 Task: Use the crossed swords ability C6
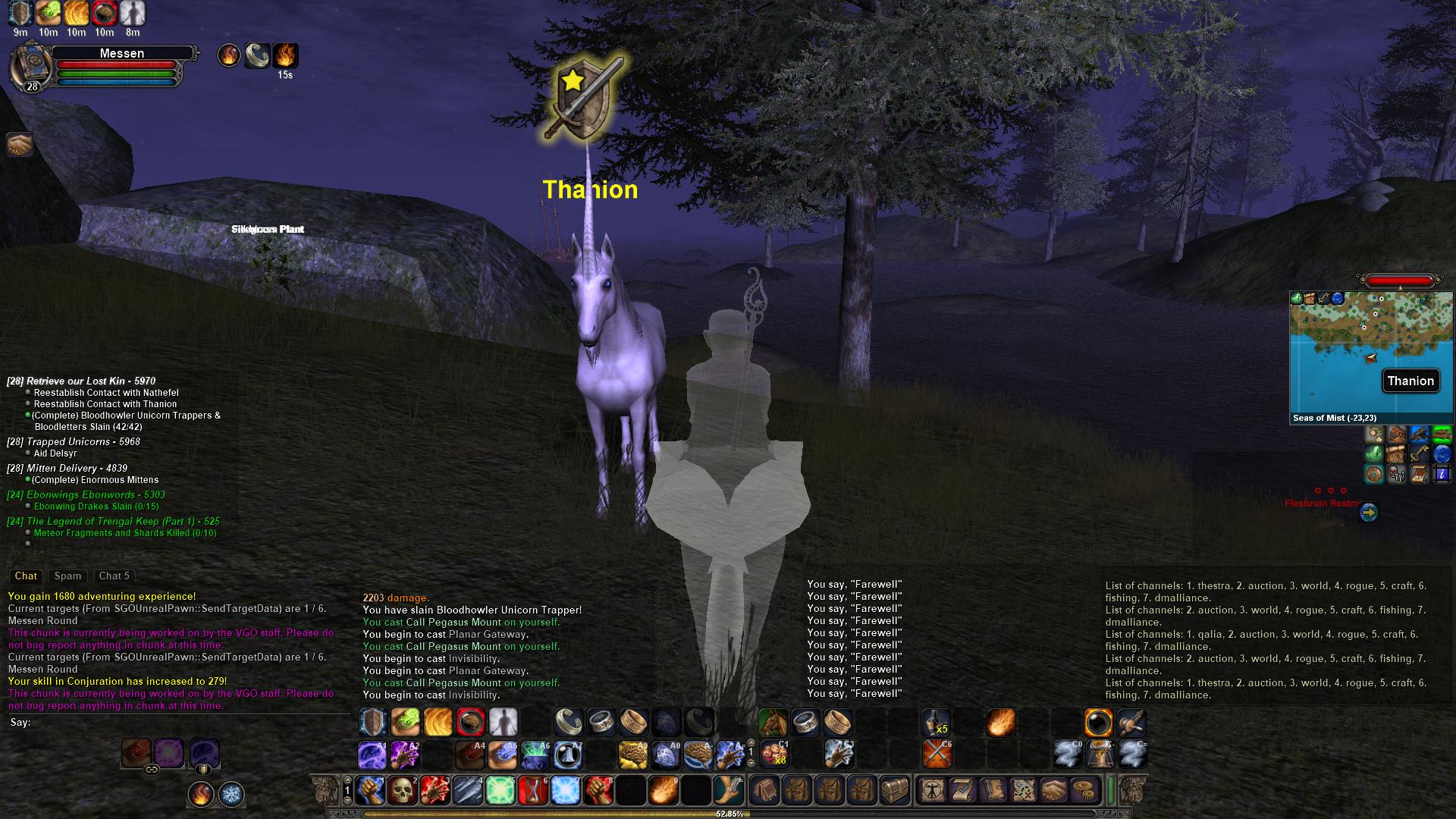click(x=937, y=755)
